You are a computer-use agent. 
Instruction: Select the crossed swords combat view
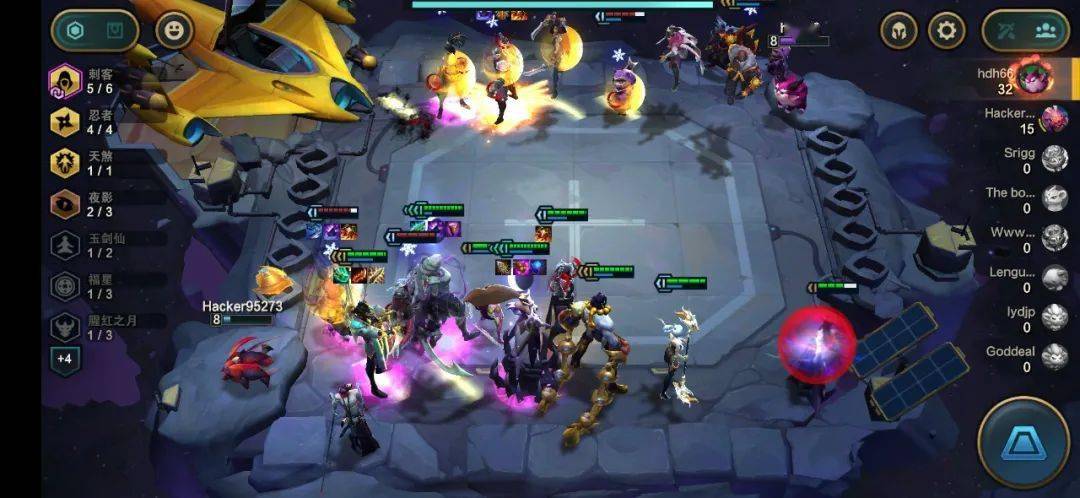pos(1005,31)
